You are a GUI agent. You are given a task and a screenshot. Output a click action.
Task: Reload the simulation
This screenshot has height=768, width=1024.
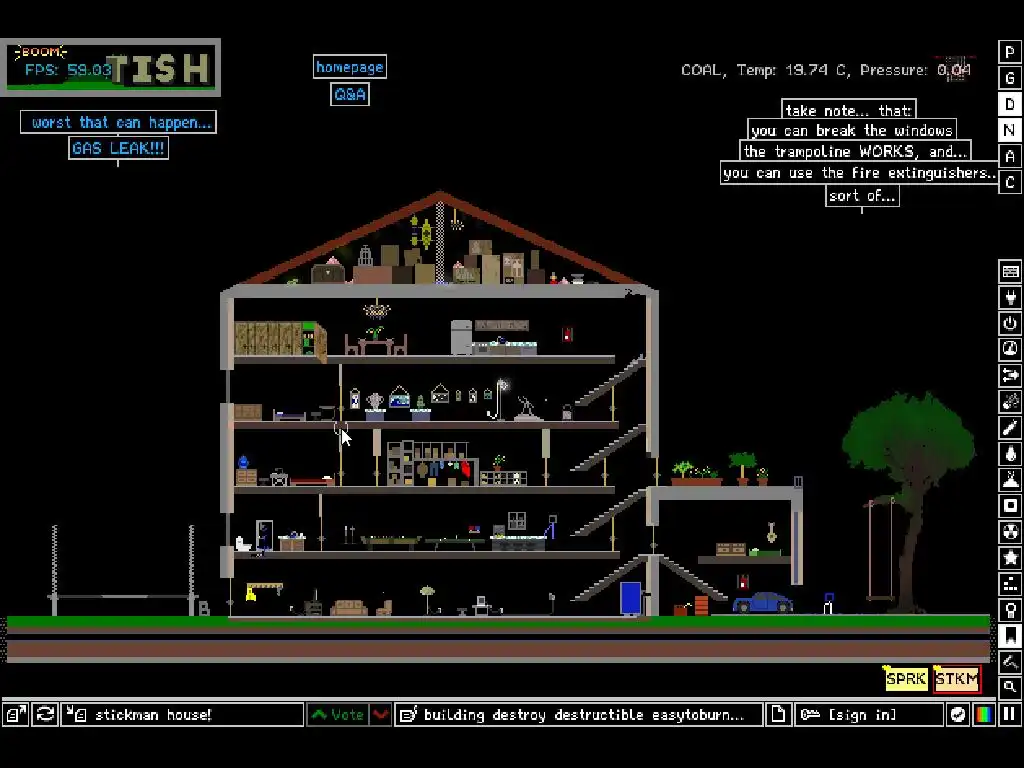(x=45, y=714)
